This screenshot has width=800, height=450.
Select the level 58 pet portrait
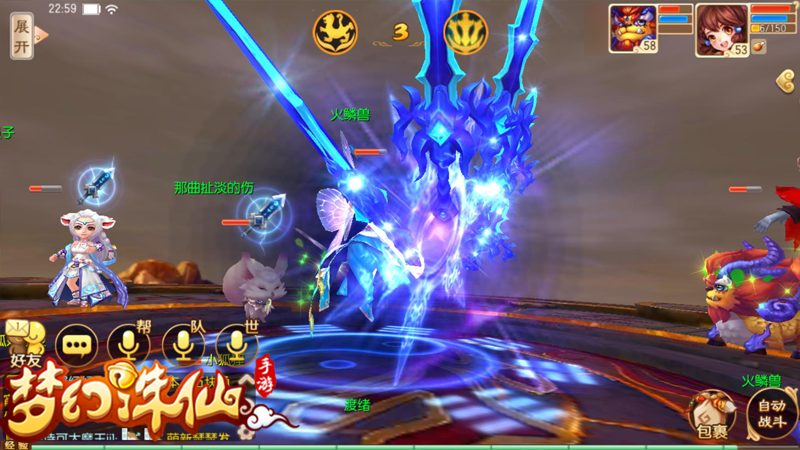pyautogui.click(x=632, y=27)
